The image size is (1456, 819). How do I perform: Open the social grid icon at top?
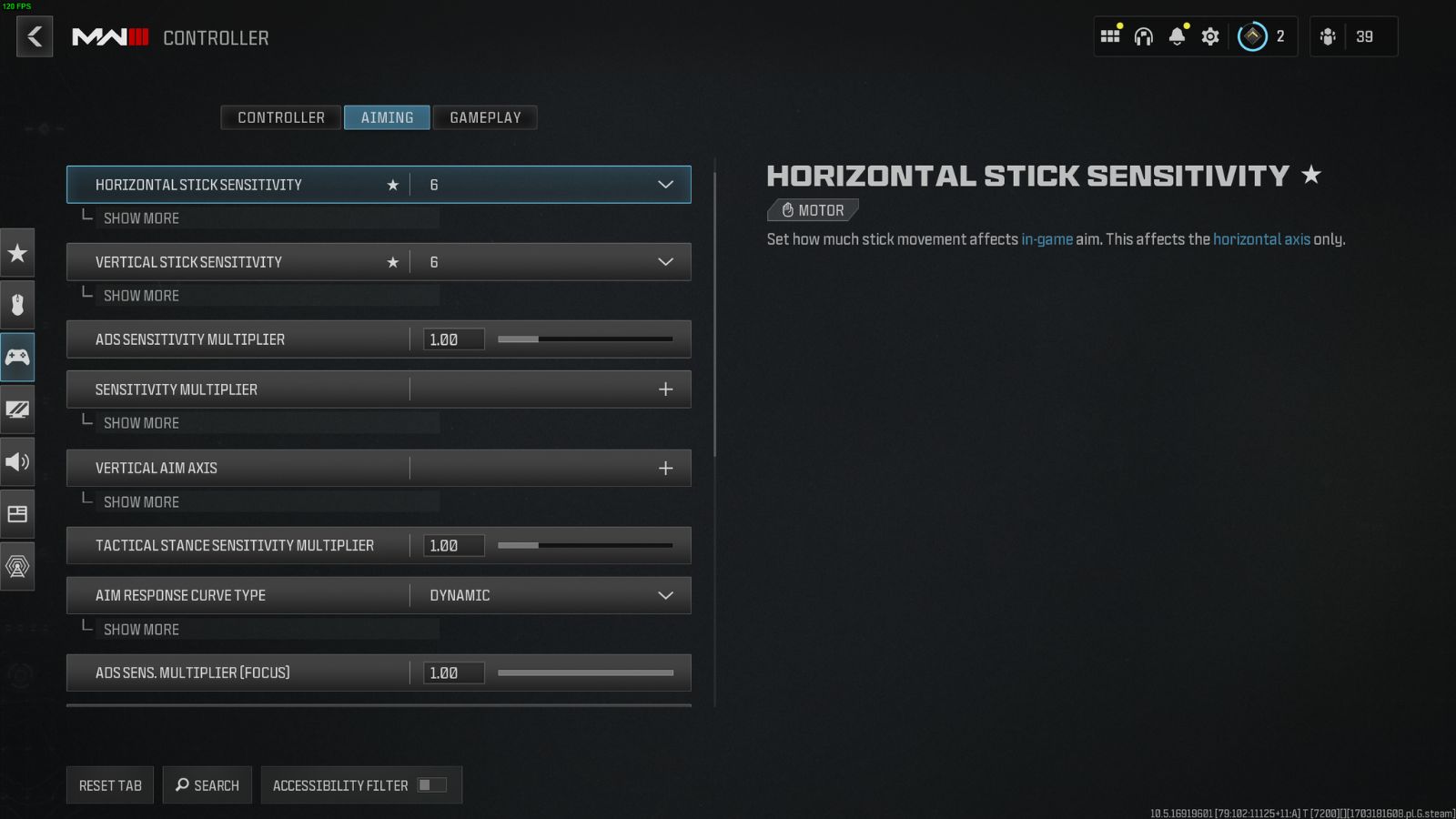tap(1109, 36)
